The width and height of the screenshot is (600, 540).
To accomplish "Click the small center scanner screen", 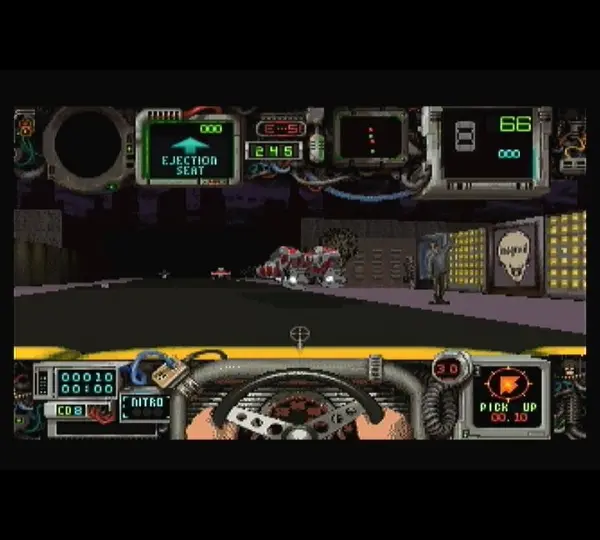I will 370,137.
